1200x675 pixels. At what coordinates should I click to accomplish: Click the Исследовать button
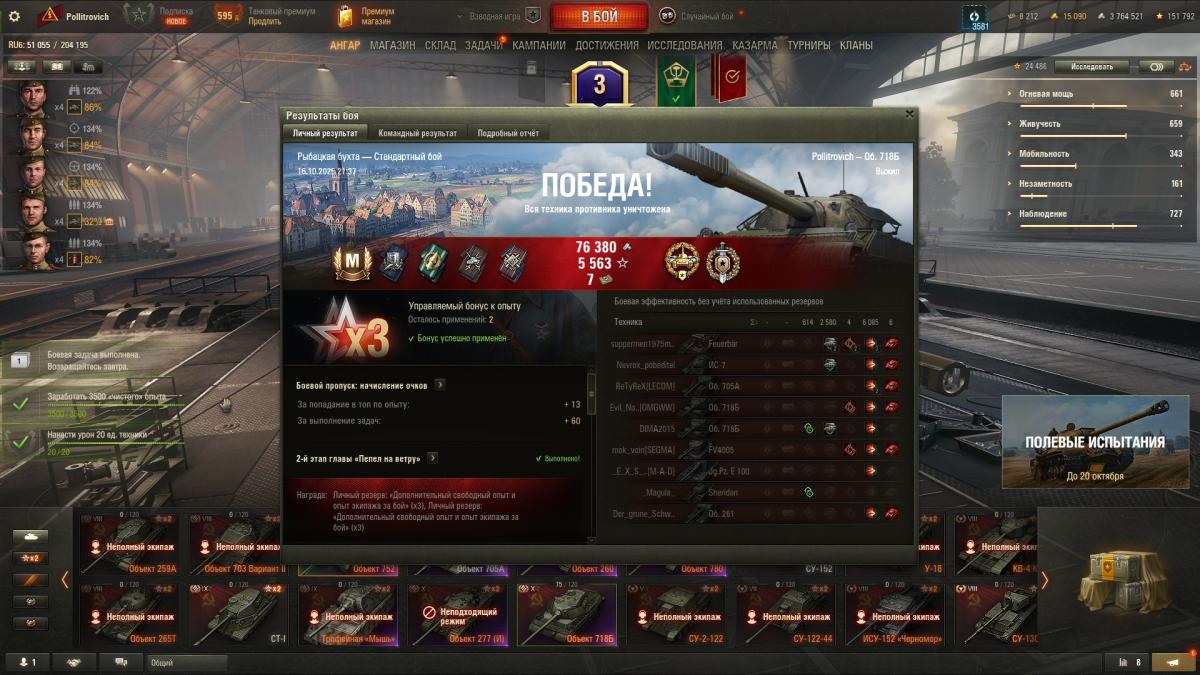(x=1091, y=66)
